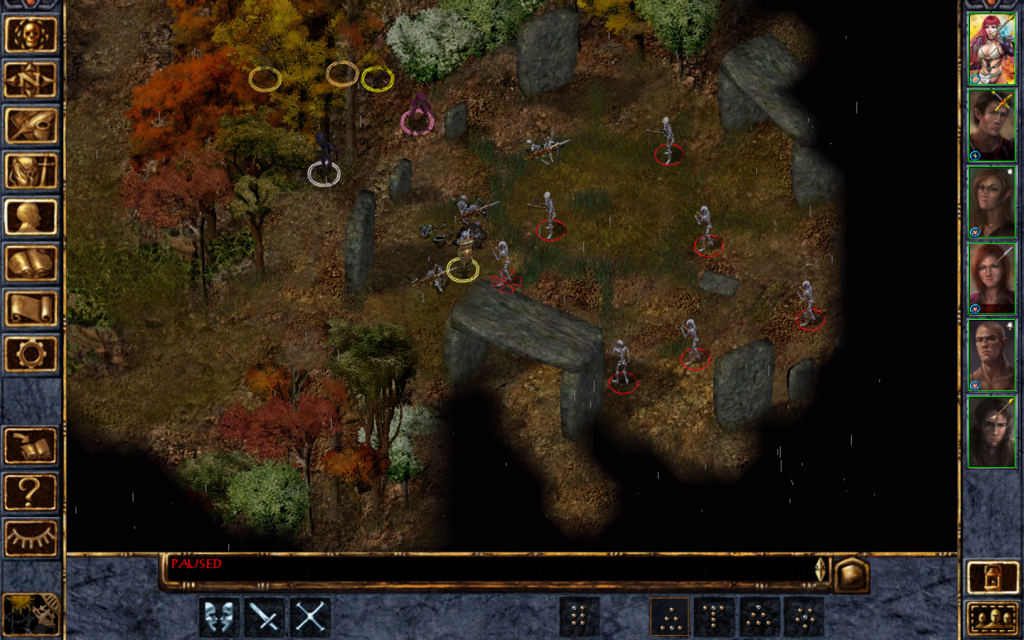Expand the message log with the gem button
This screenshot has height=640, width=1024.
click(851, 575)
